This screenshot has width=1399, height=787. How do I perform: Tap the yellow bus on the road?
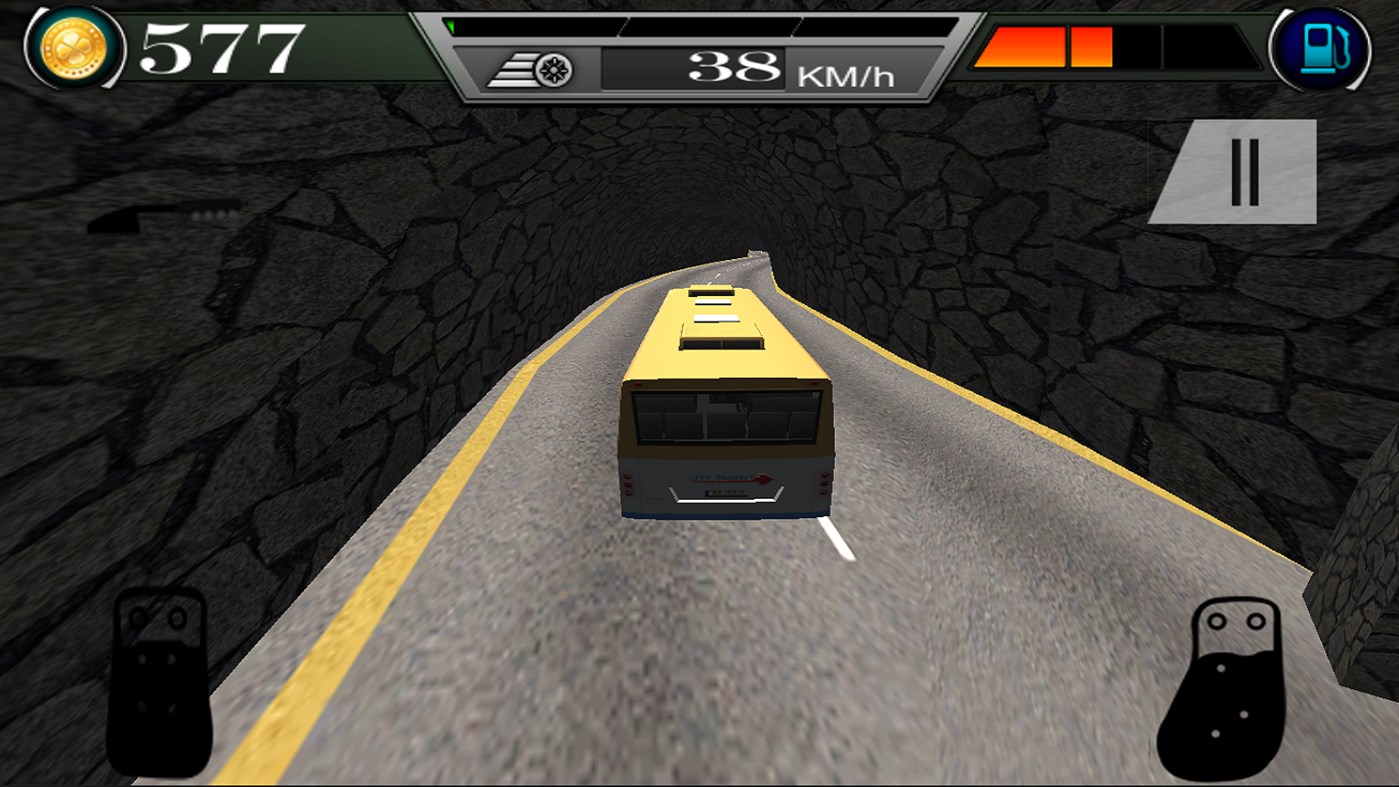tap(723, 400)
